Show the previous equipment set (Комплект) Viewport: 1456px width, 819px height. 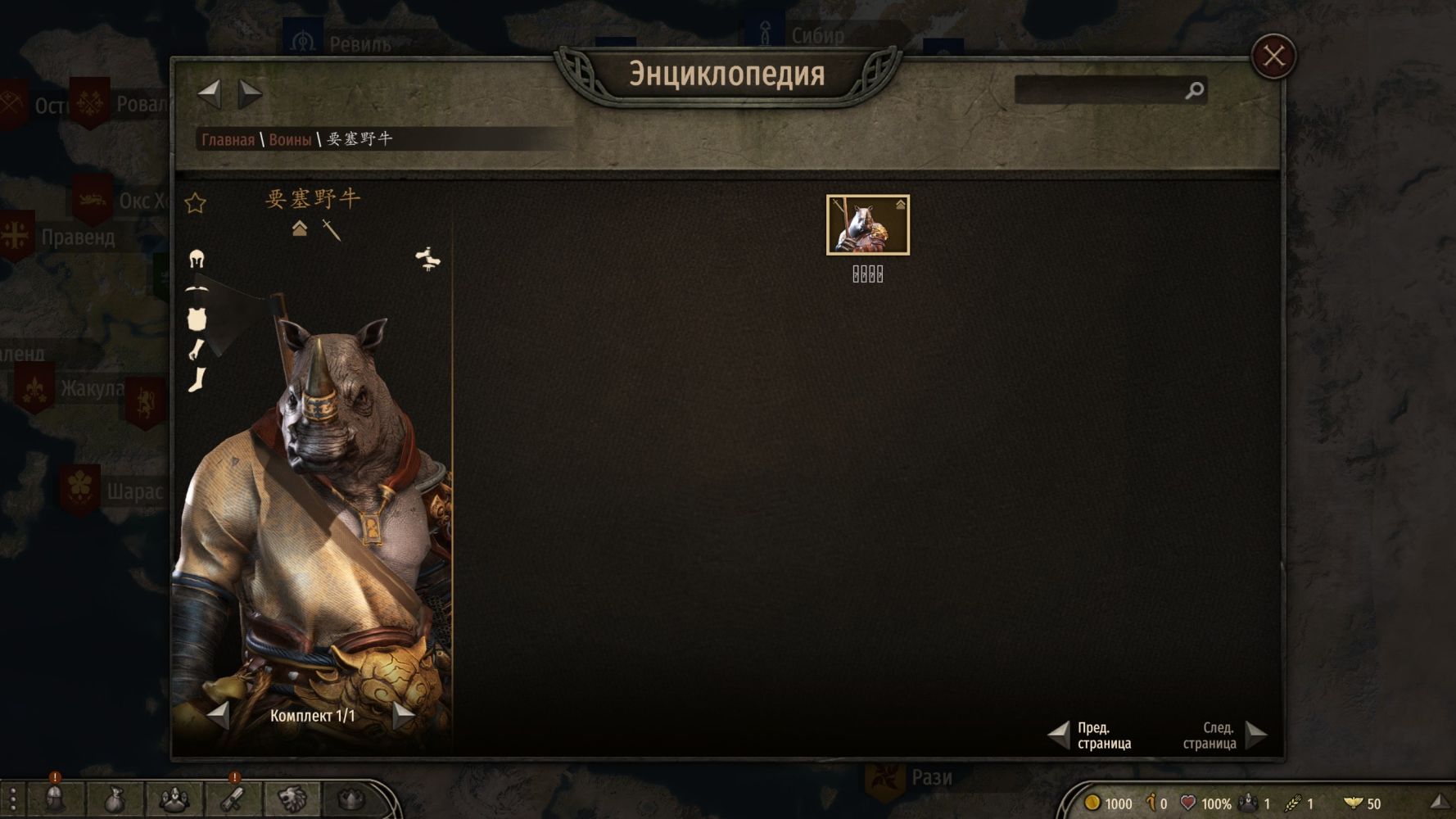pos(219,715)
